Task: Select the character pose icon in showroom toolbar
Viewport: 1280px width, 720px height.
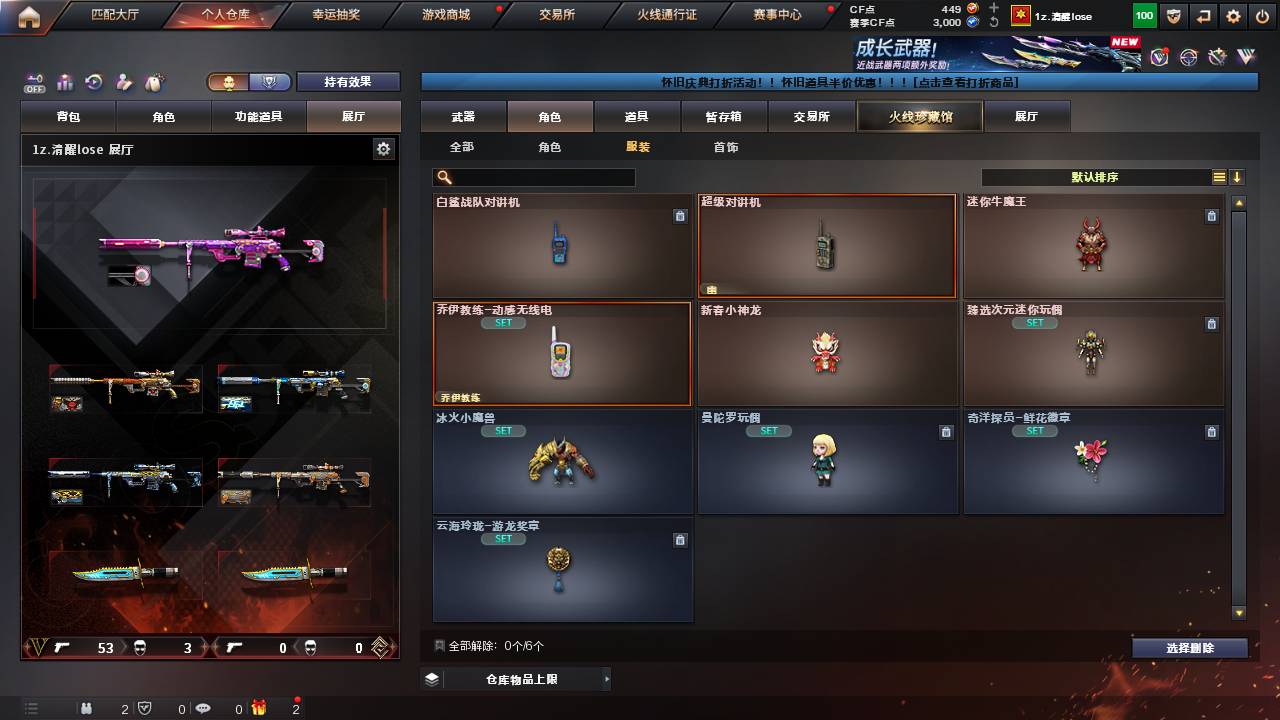Action: [122, 80]
